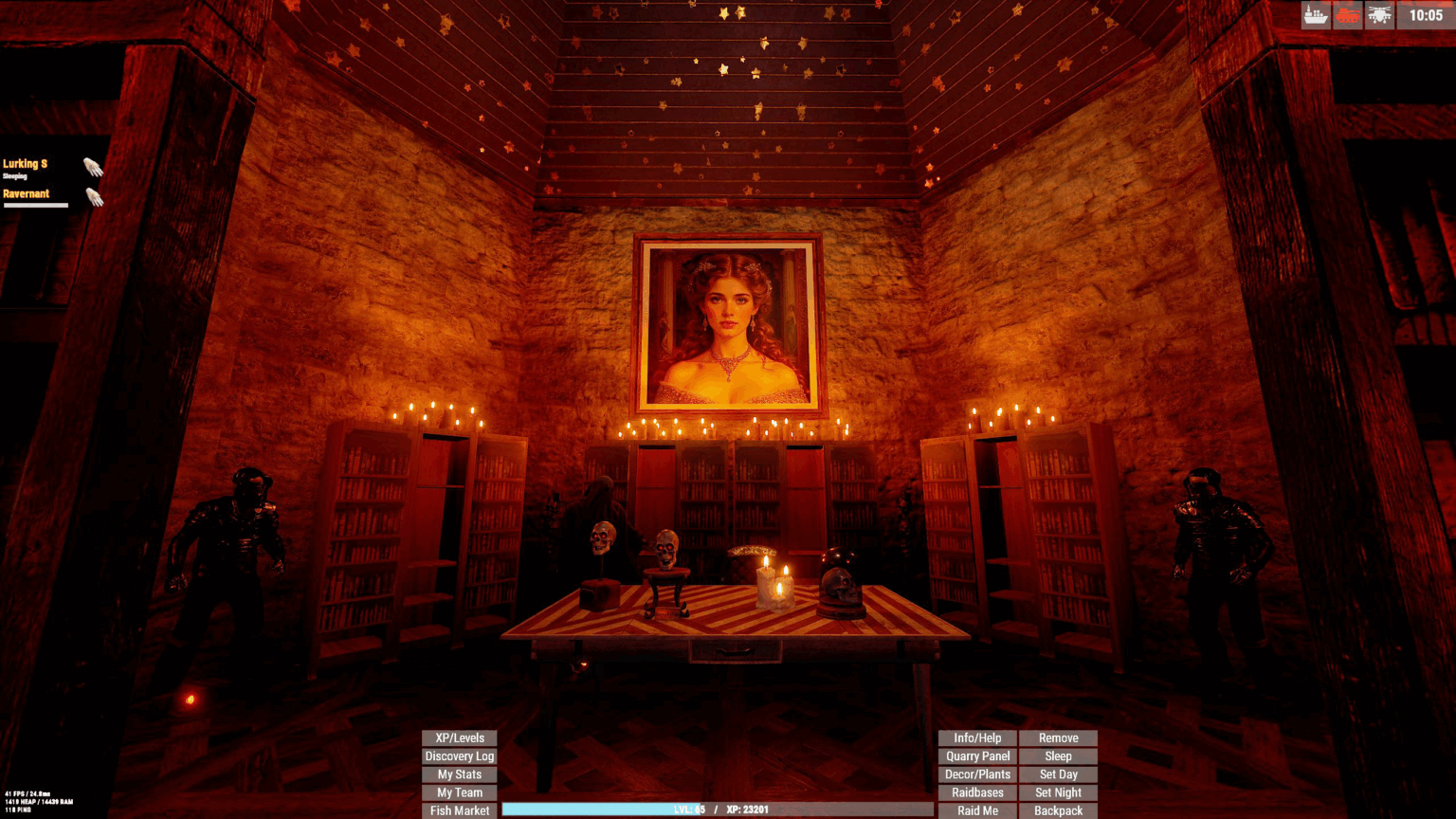Toggle daytime with the Set Day button
Image resolution: width=1456 pixels, height=819 pixels.
pyautogui.click(x=1058, y=773)
